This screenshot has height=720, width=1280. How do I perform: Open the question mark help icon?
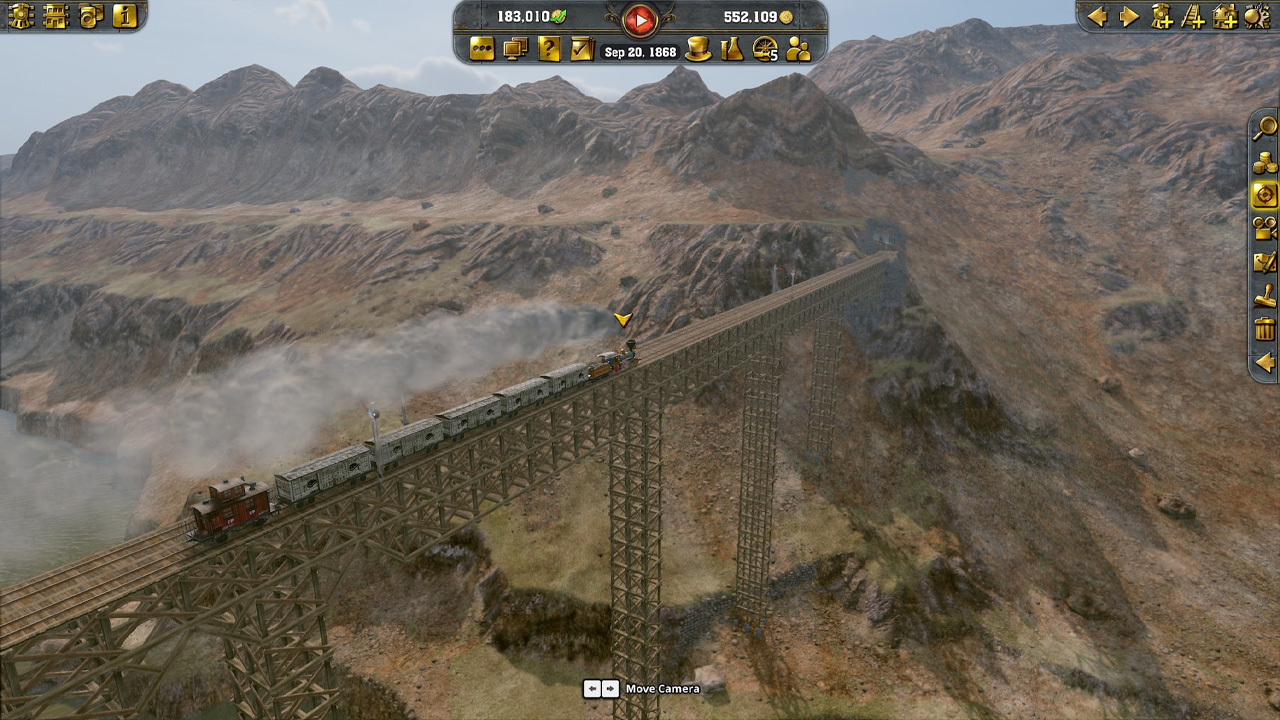549,49
